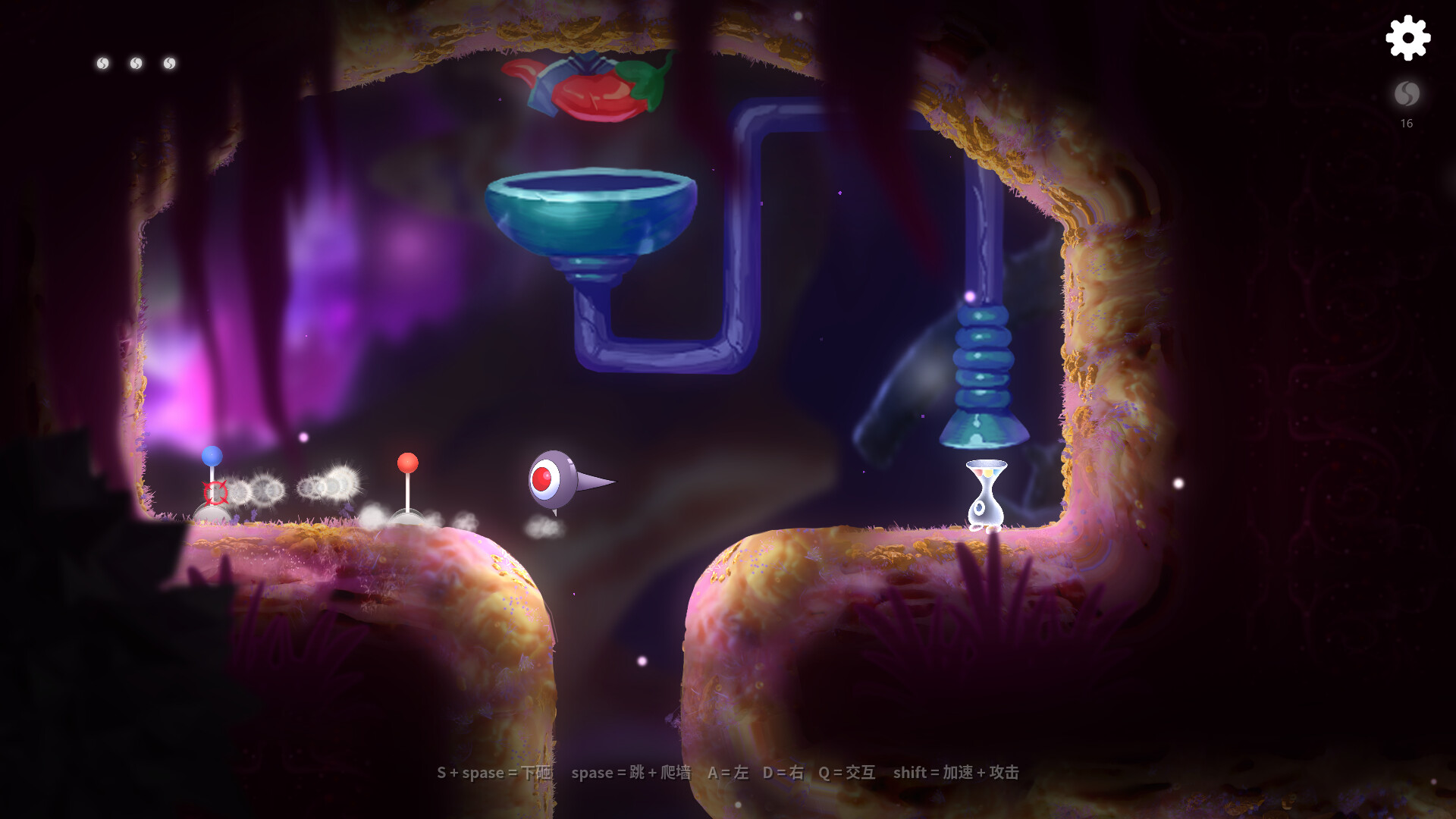This screenshot has height=819, width=1456.
Task: Select the 'Q = 交互' hint text
Action: (x=848, y=773)
